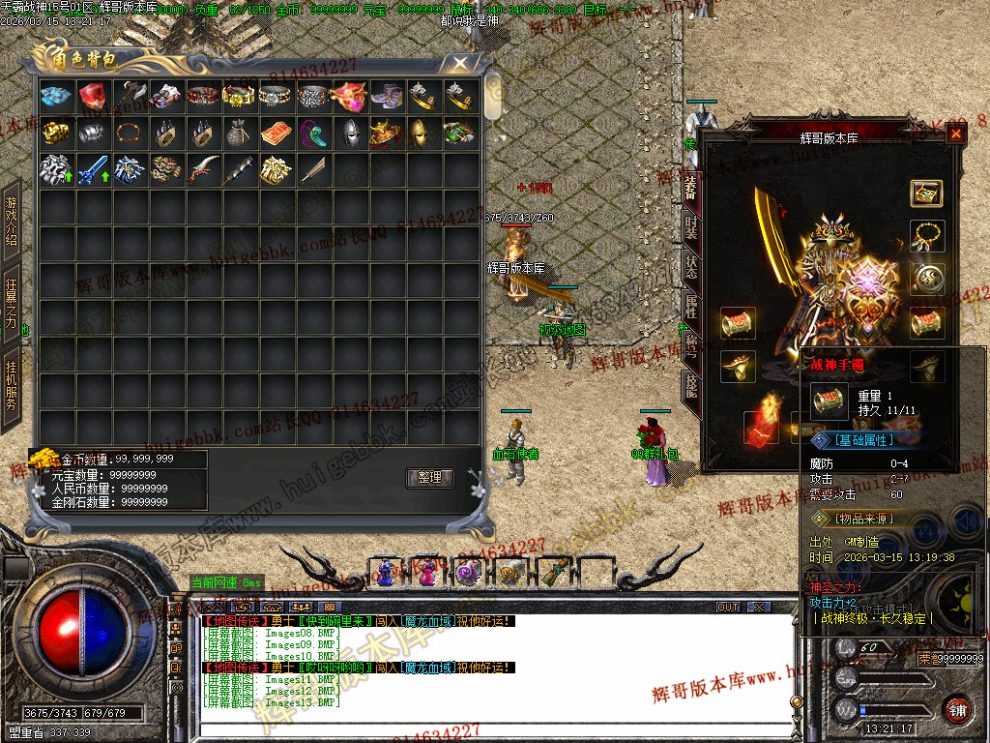Select the red gem item in backpack
The width and height of the screenshot is (990, 743).
pos(93,96)
